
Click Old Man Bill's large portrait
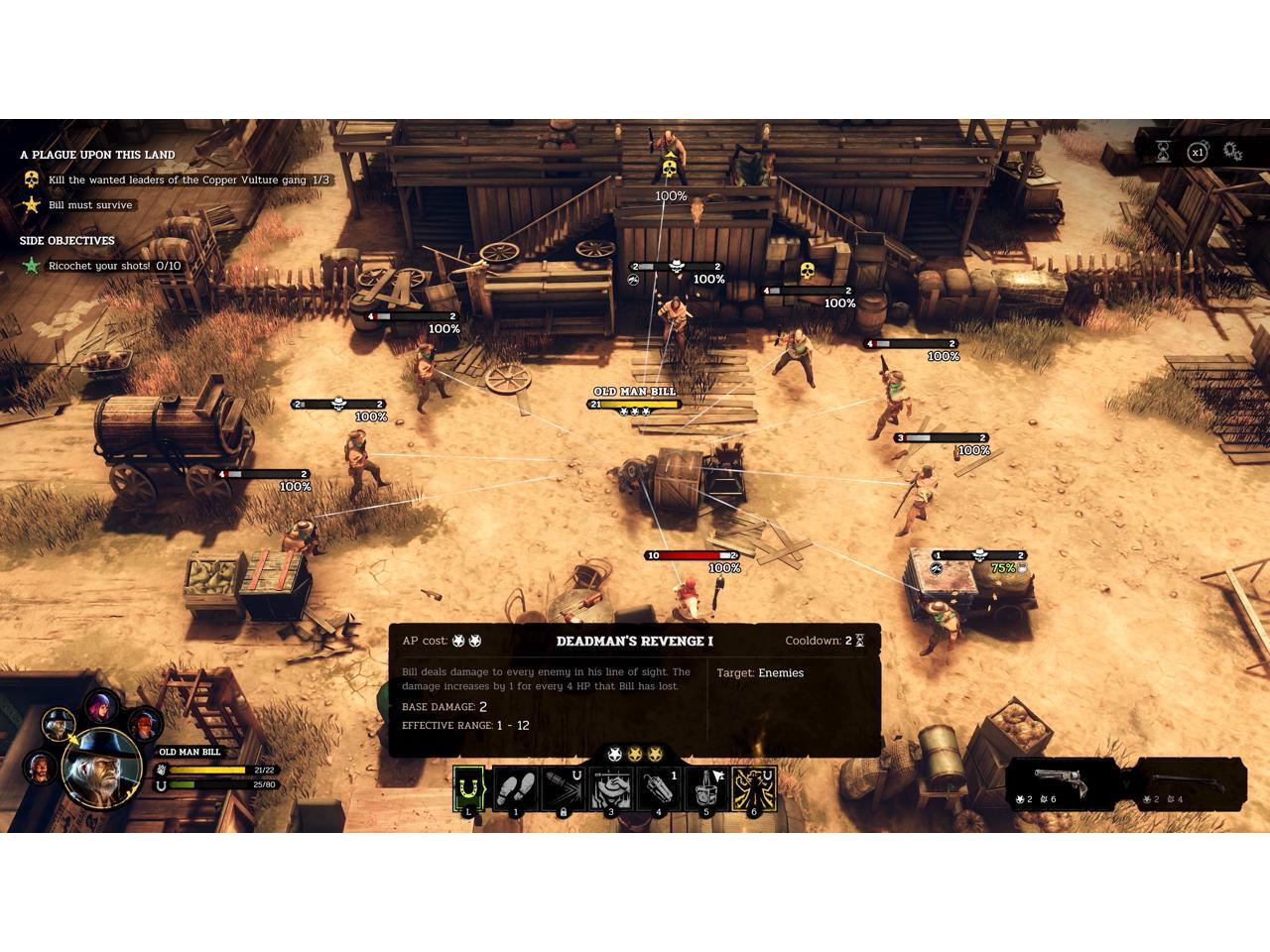99,769
